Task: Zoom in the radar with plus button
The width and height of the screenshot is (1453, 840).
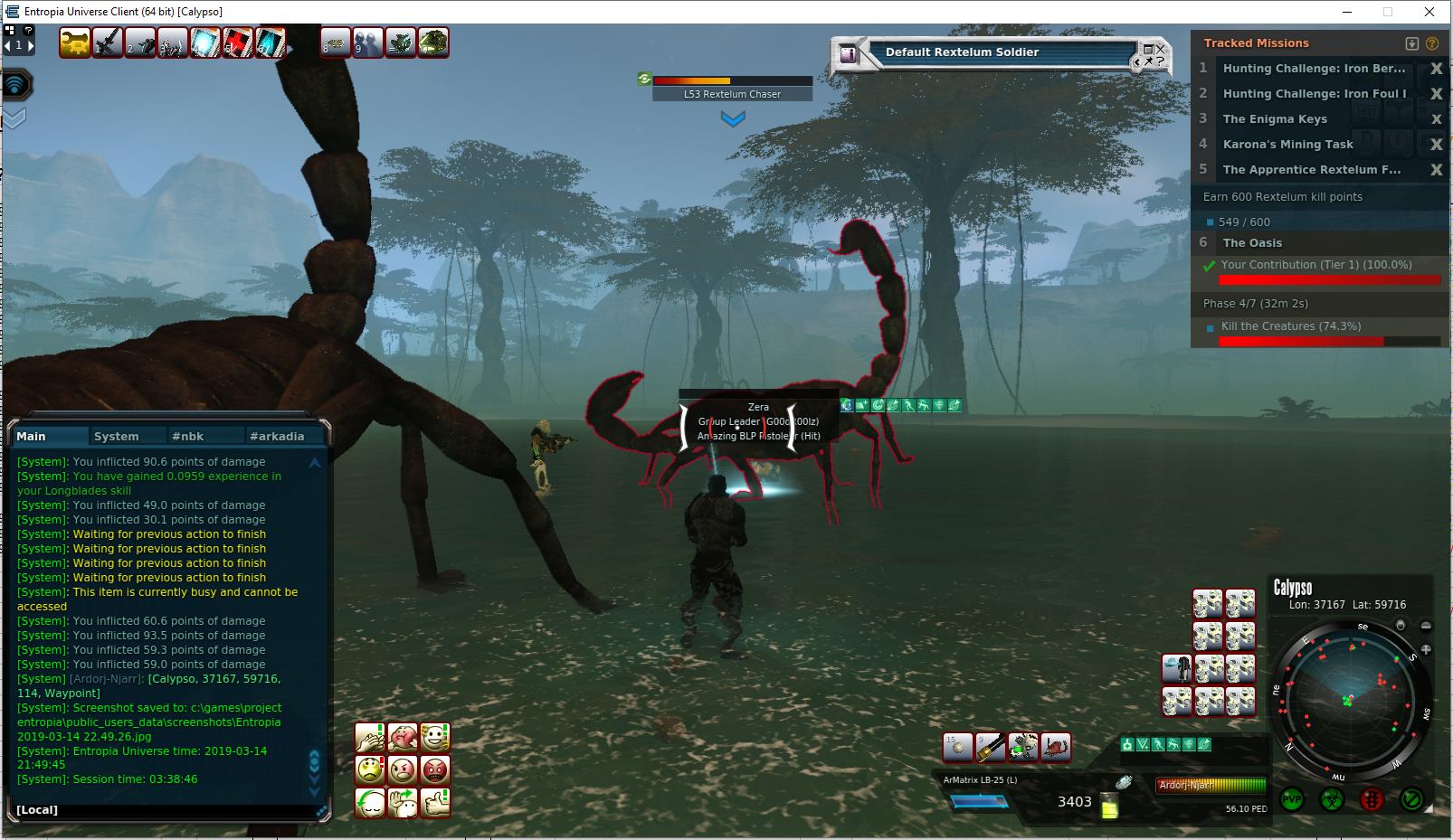Action: [1426, 649]
